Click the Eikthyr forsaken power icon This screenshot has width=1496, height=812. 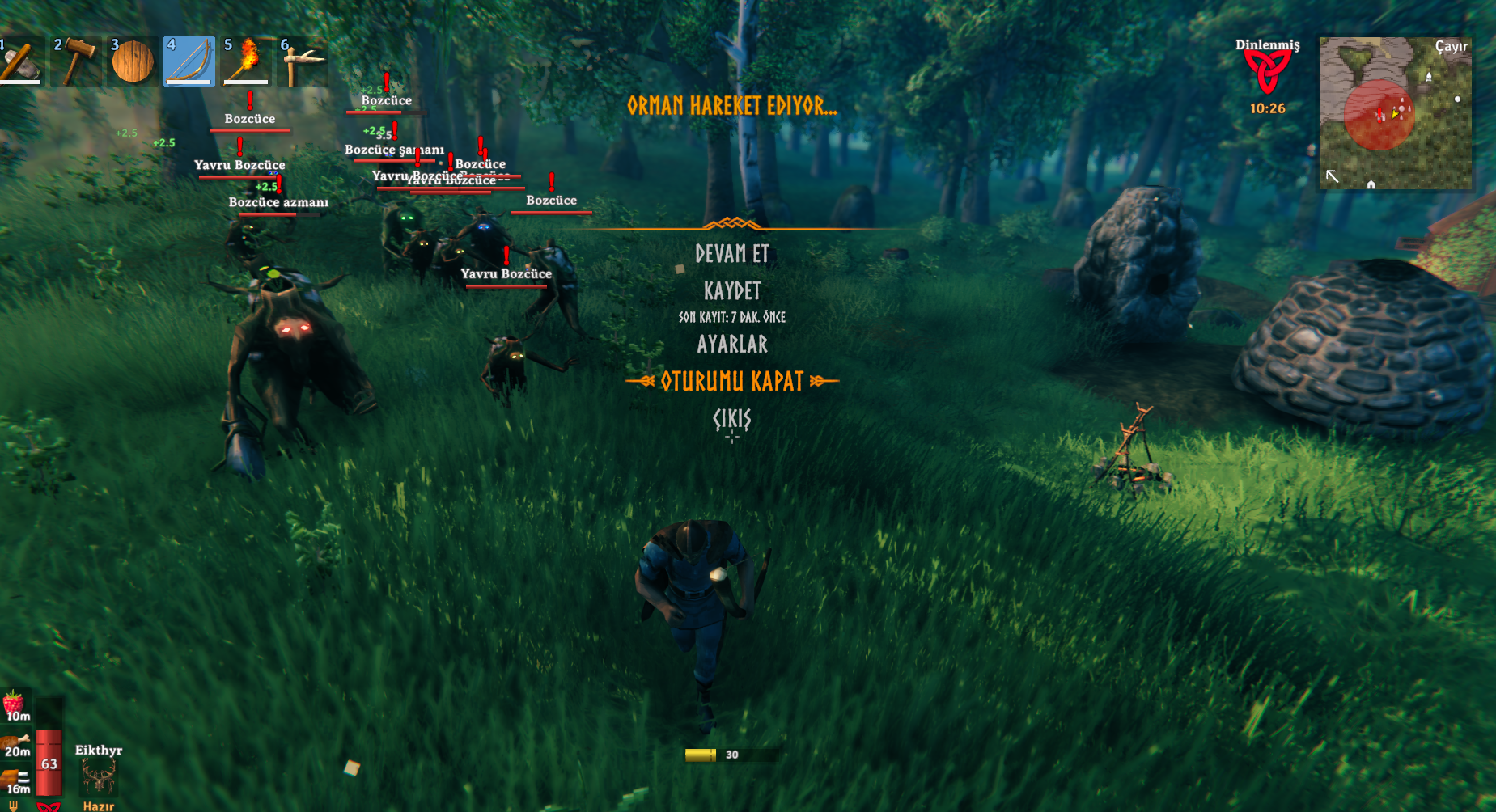click(99, 777)
